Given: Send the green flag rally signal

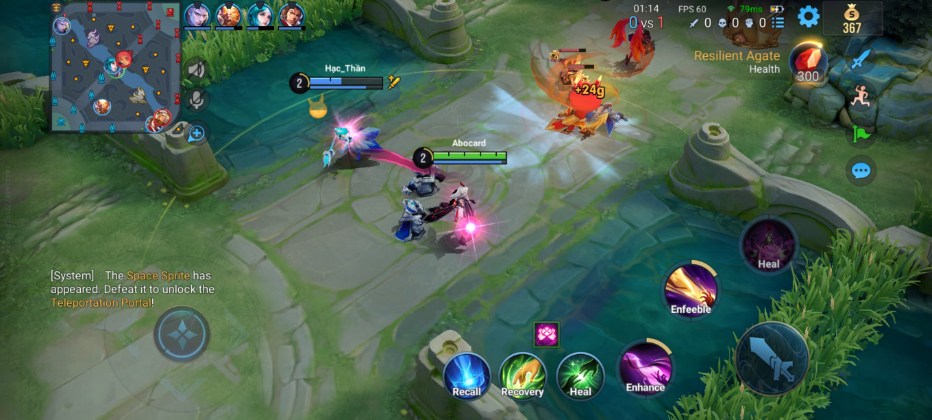Looking at the screenshot, I should point(861,133).
